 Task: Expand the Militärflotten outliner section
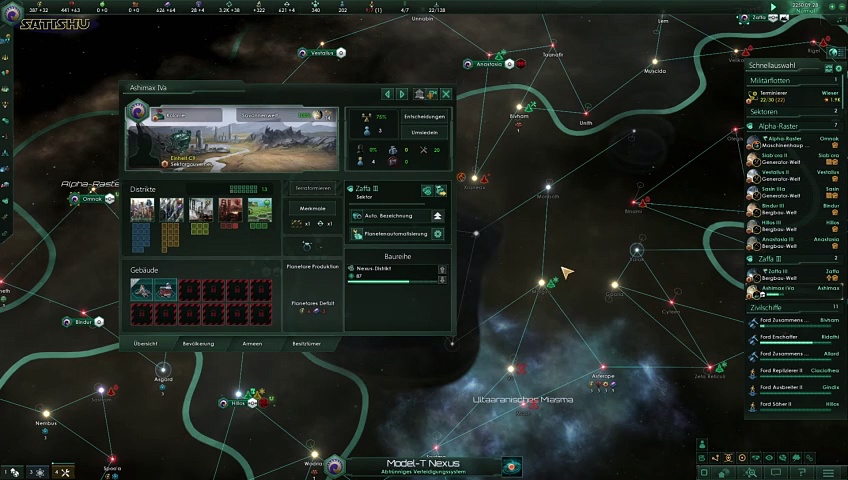tap(790, 80)
